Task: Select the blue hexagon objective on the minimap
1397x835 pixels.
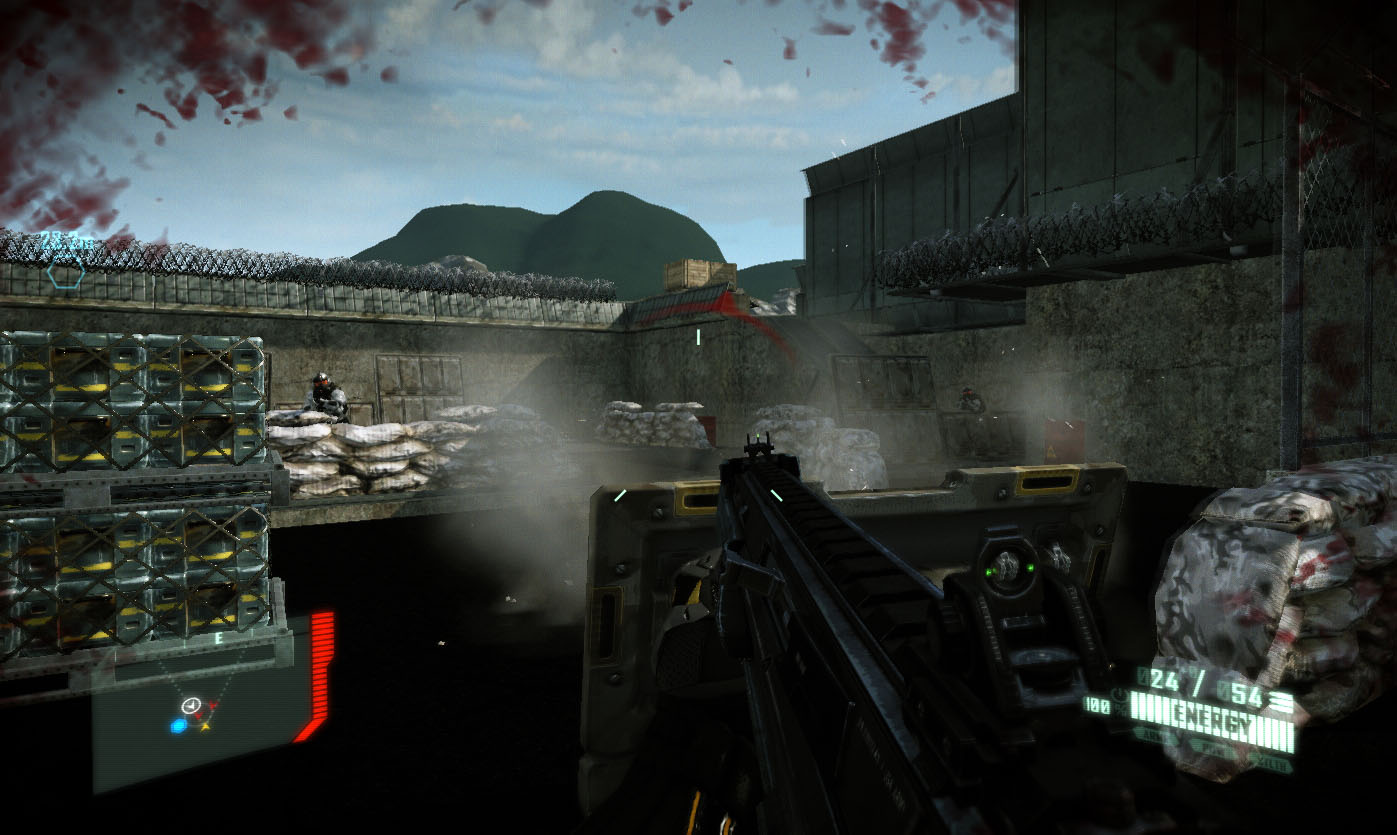Action: pos(178,726)
